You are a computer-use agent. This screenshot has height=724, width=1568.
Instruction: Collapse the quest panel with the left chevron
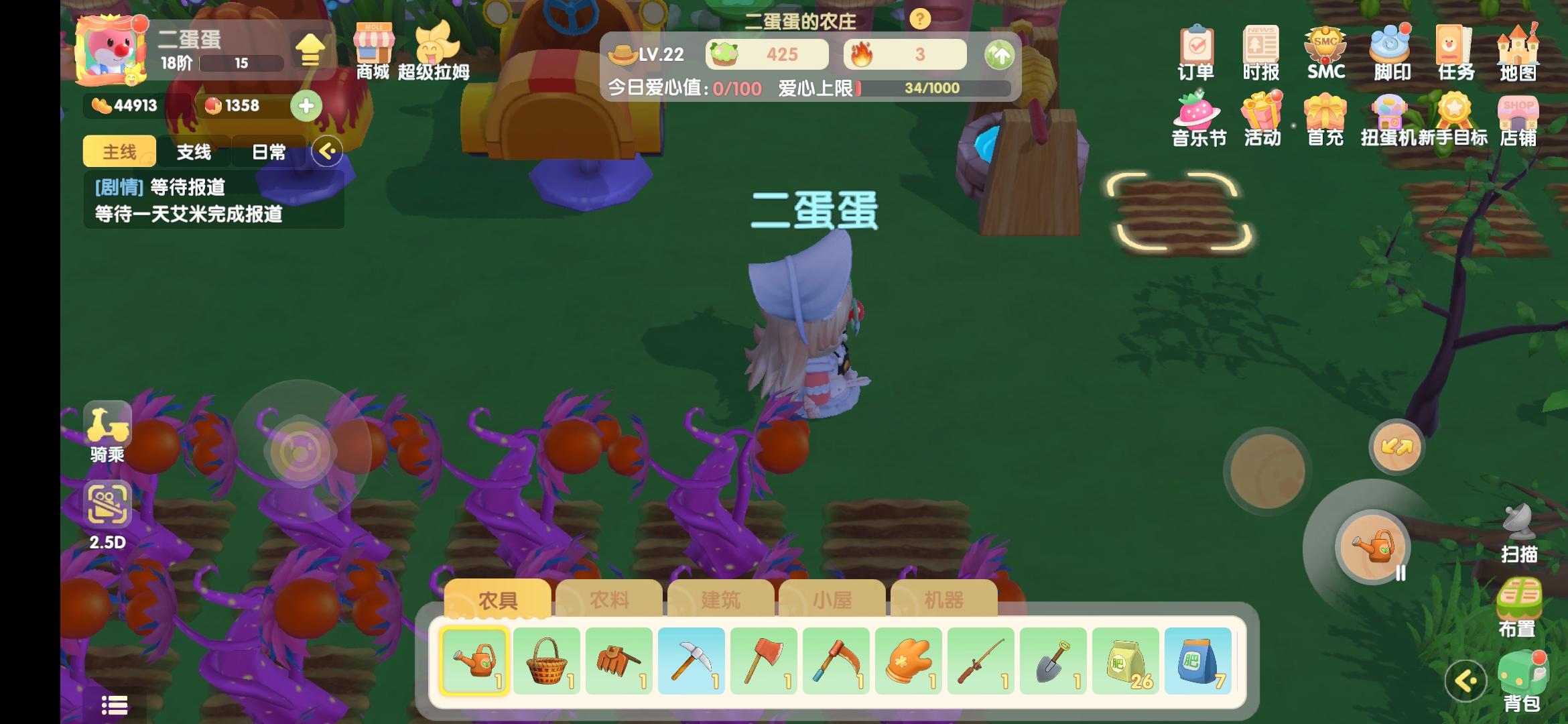[328, 152]
